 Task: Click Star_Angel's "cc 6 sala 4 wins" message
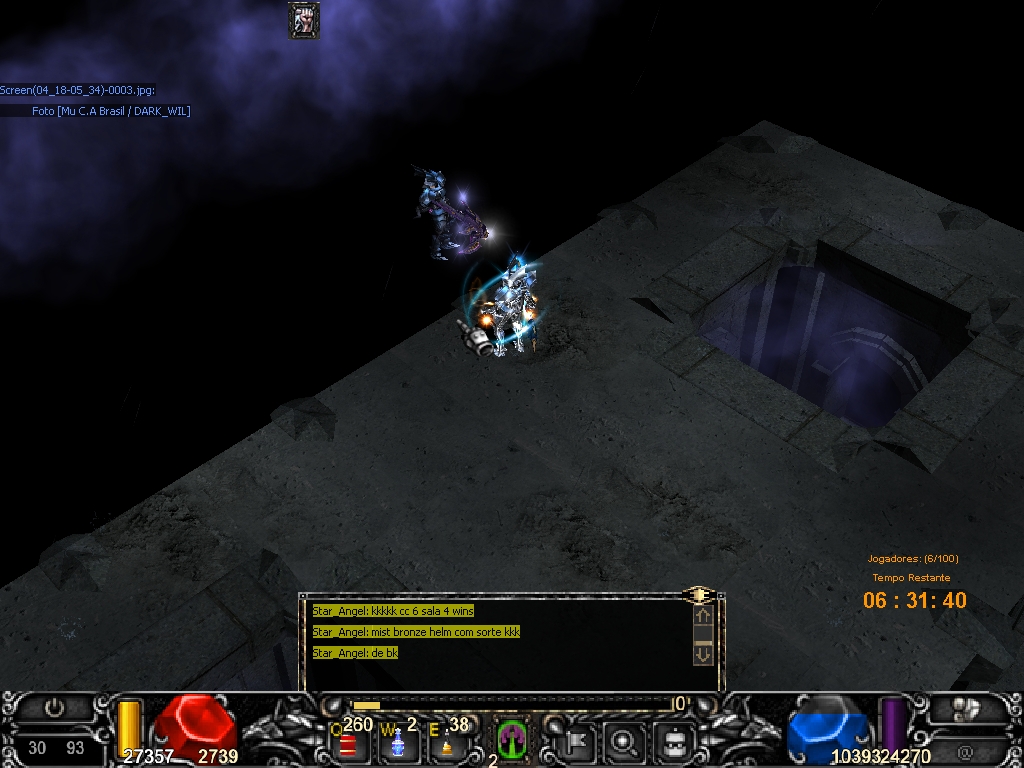393,611
